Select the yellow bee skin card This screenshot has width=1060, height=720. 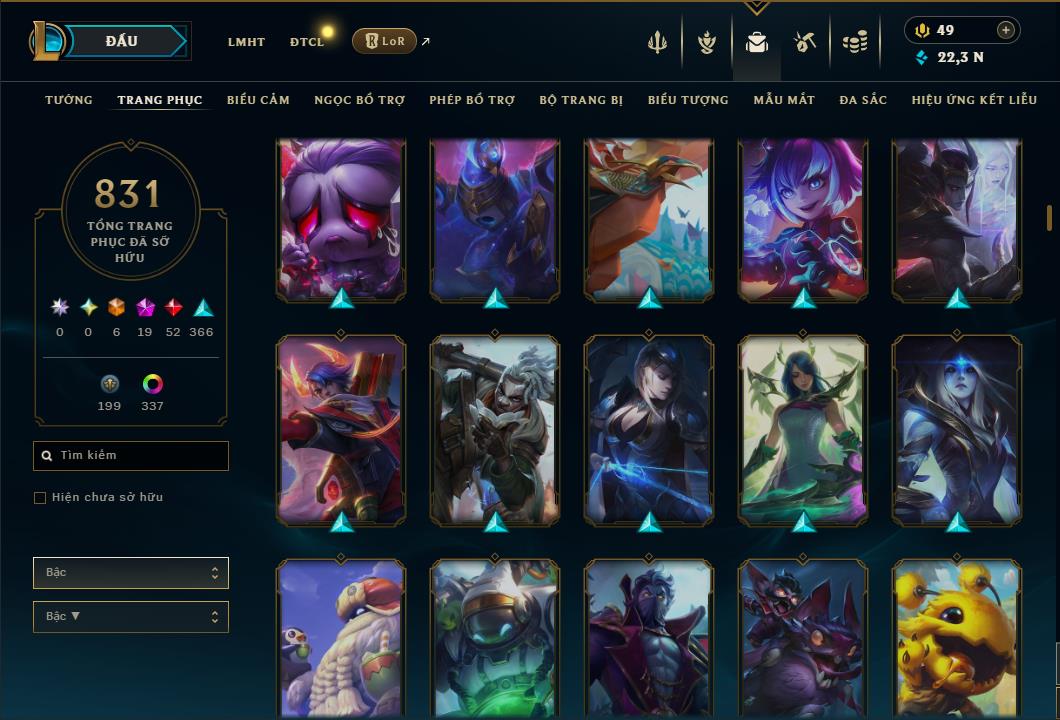(957, 640)
